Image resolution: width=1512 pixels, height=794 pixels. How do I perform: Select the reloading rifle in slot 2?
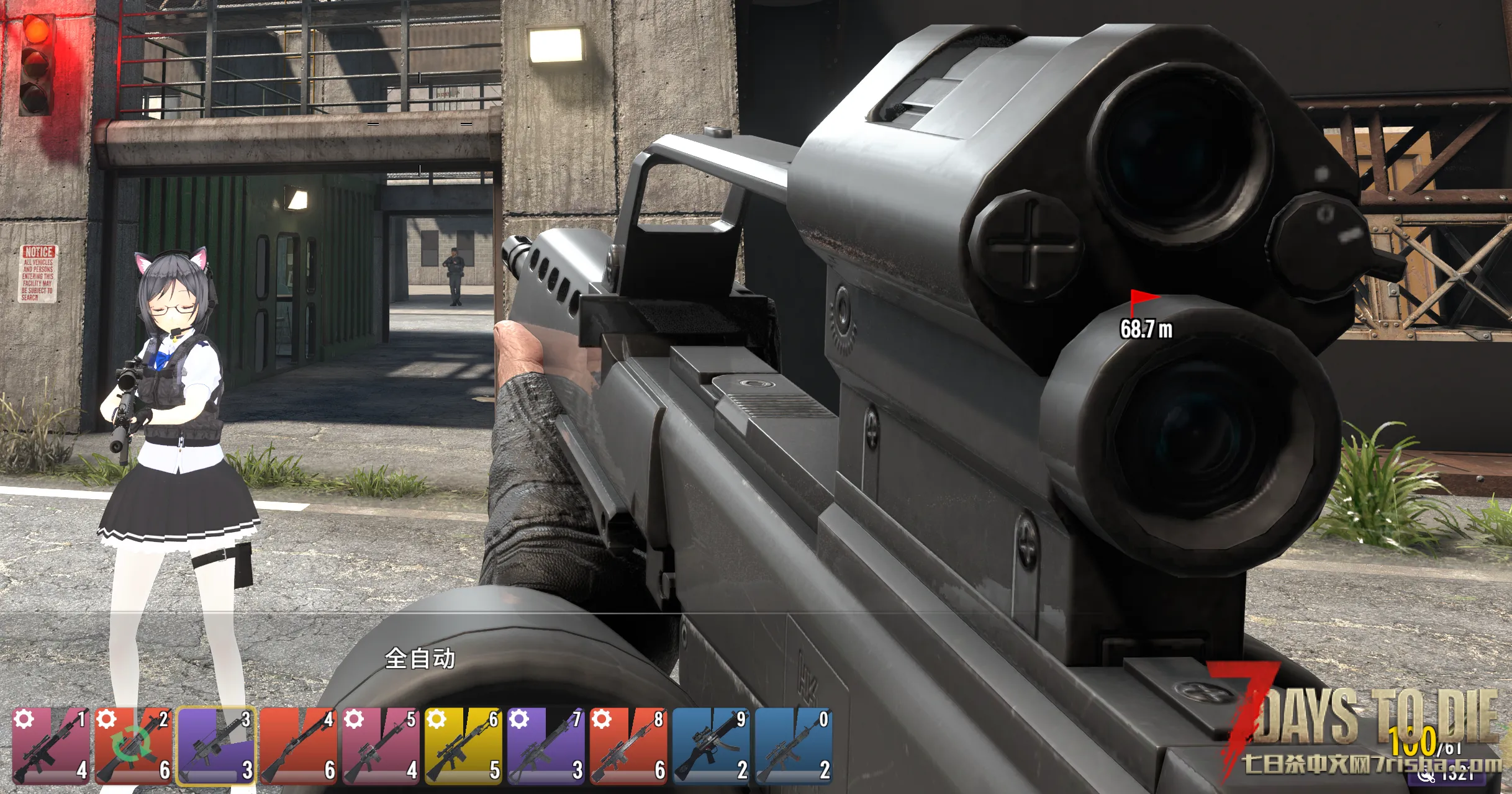(134, 746)
